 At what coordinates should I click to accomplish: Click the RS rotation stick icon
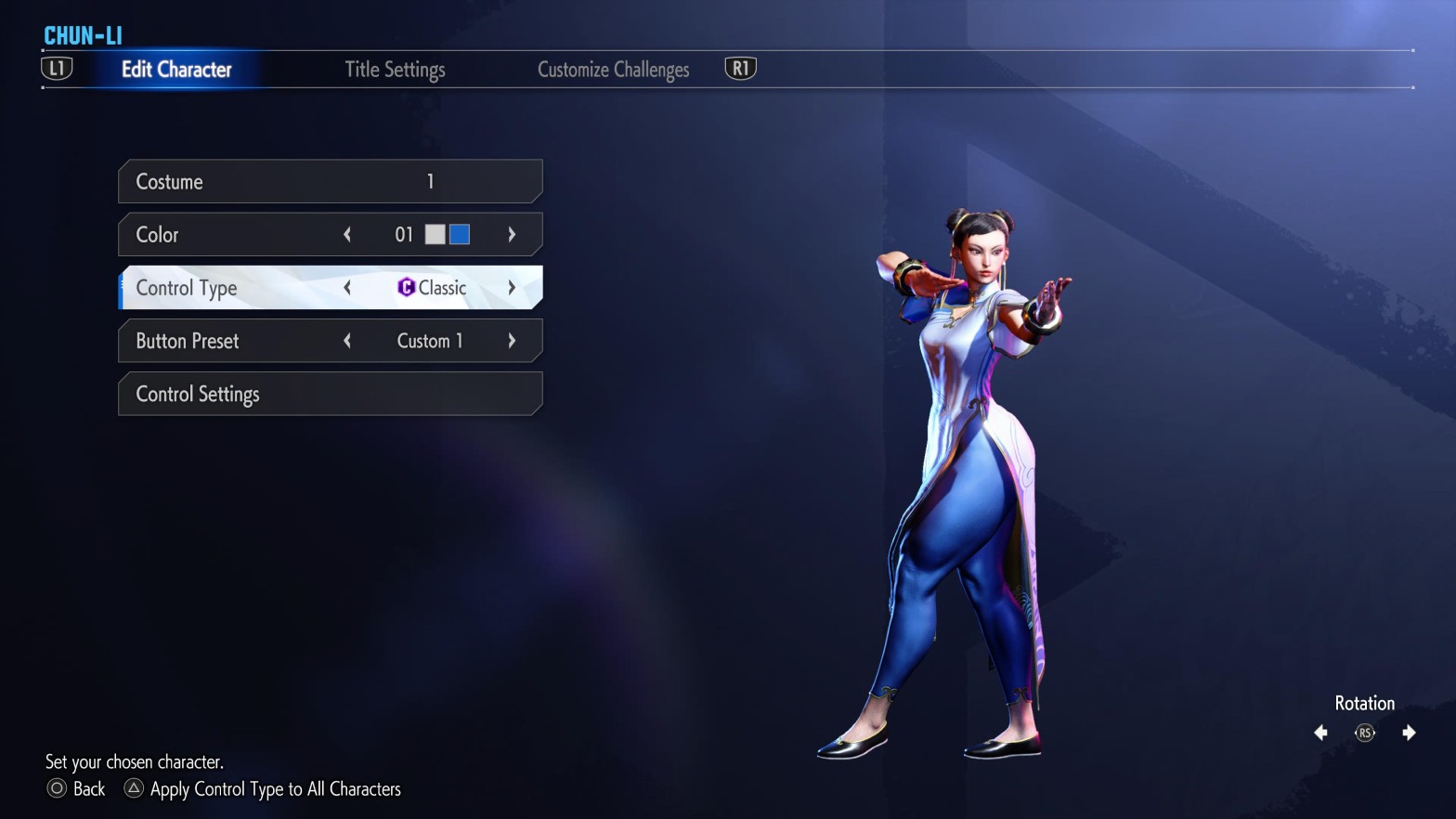pyautogui.click(x=1364, y=733)
